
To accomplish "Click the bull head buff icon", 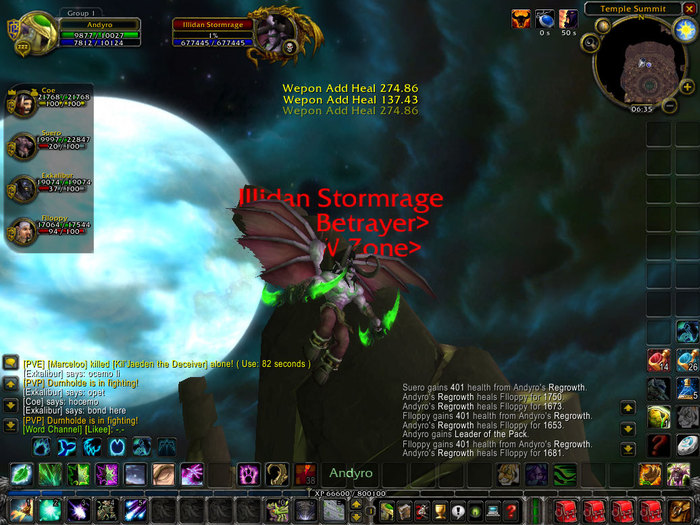I will point(521,18).
